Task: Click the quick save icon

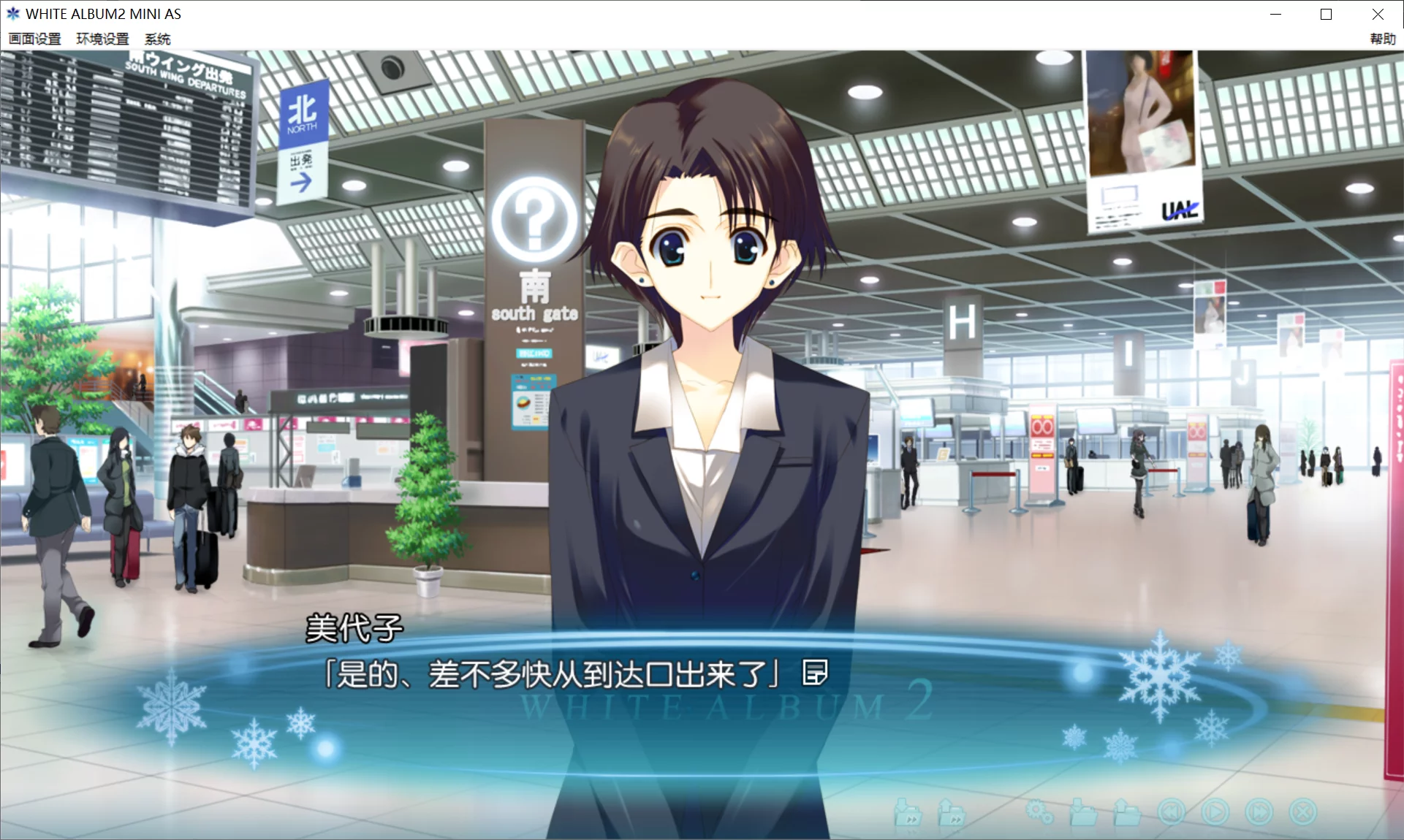Action: coord(954,813)
